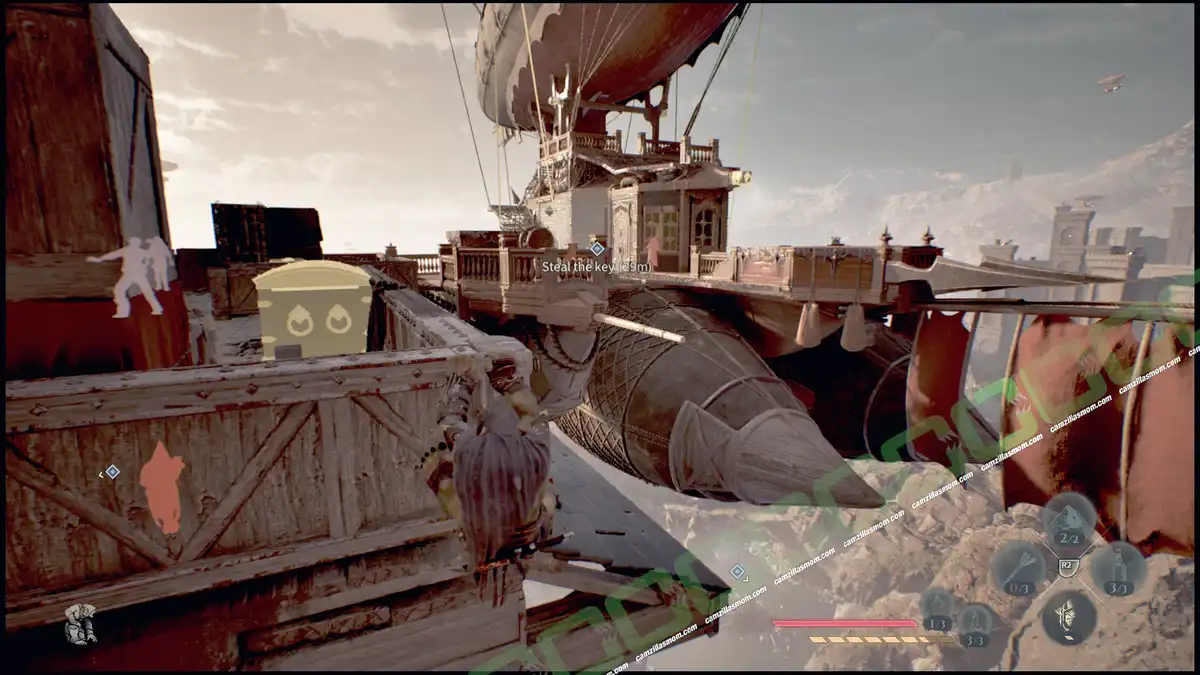Click the waypoint diamond beside the orange silhouette
This screenshot has width=1200, height=675.
coord(112,471)
